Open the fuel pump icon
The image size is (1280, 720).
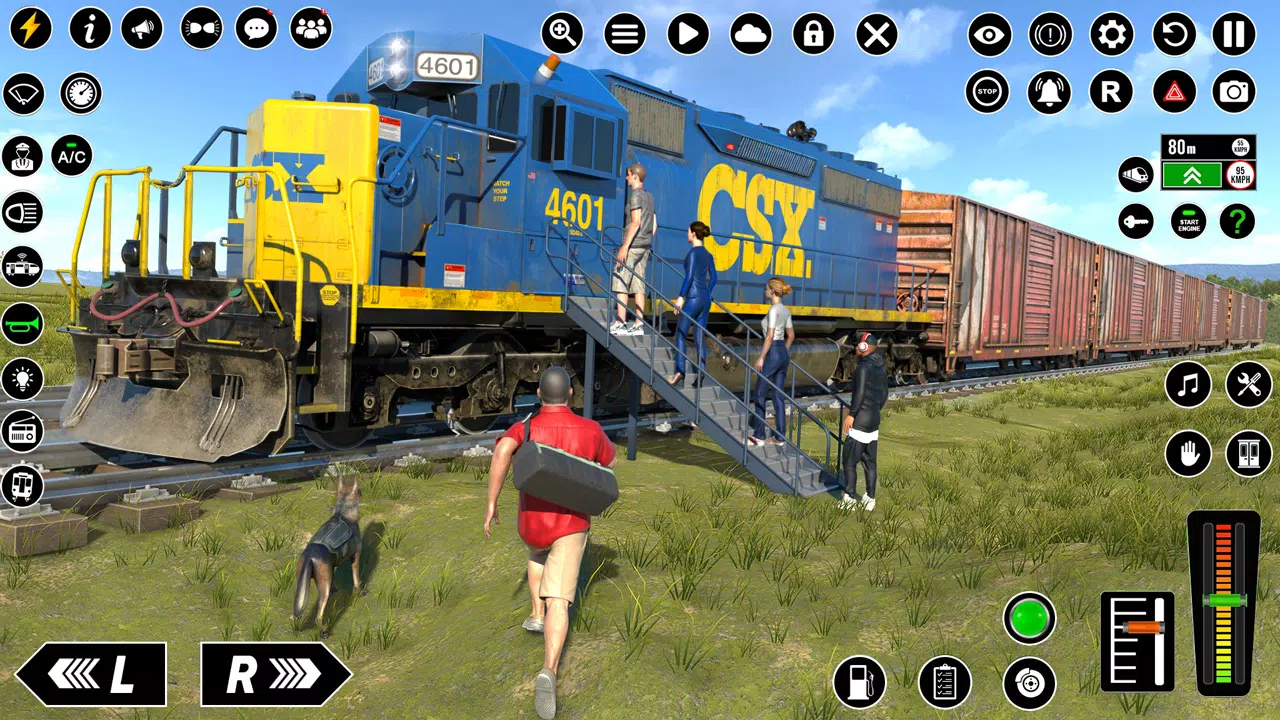click(x=858, y=682)
